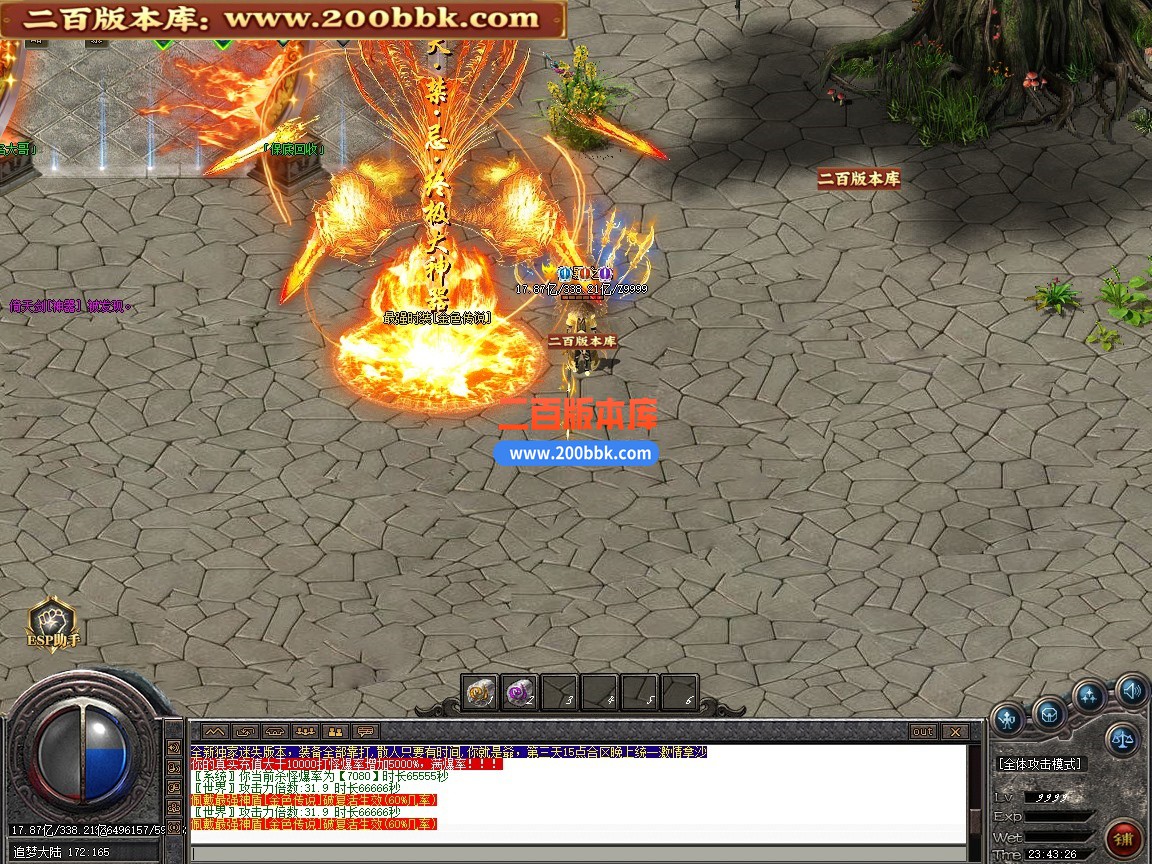Open the group members chat toolbar button
The height and width of the screenshot is (864, 1152).
click(x=305, y=732)
